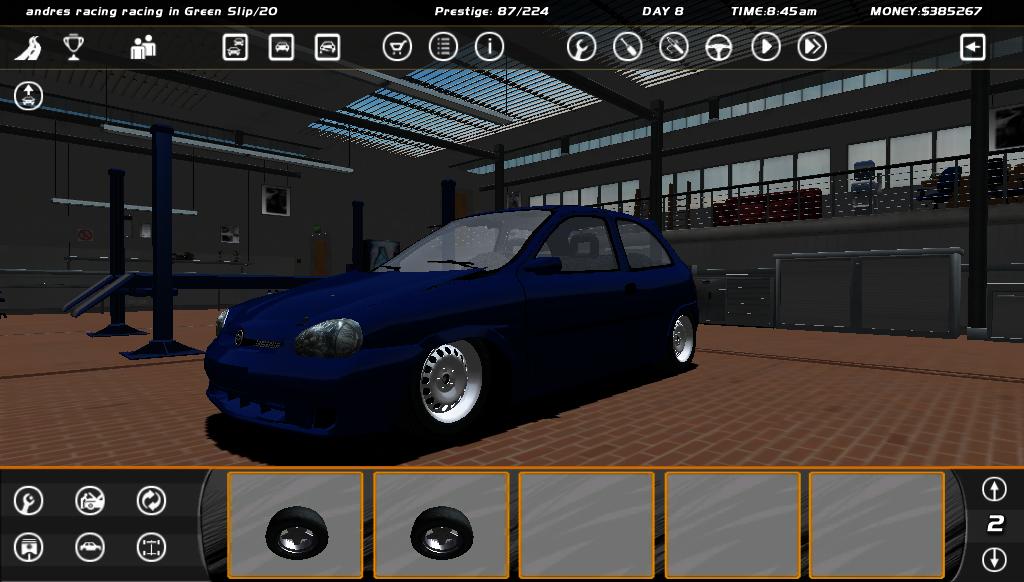Select the top toolbar wrench icon
Image resolution: width=1024 pixels, height=582 pixels.
[x=581, y=46]
